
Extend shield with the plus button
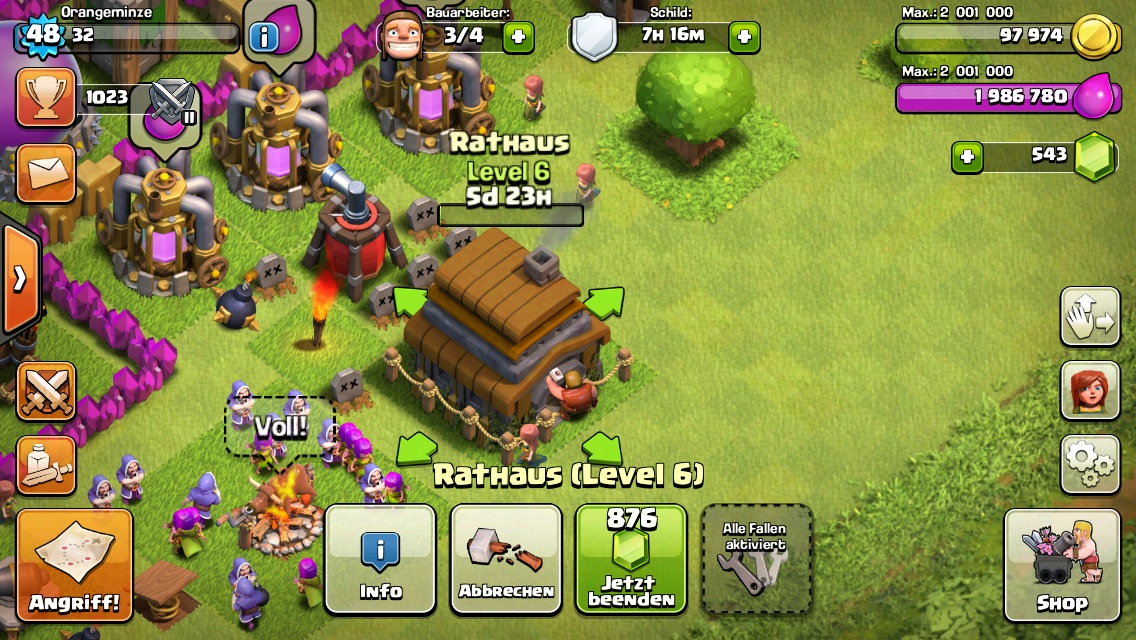pos(744,38)
